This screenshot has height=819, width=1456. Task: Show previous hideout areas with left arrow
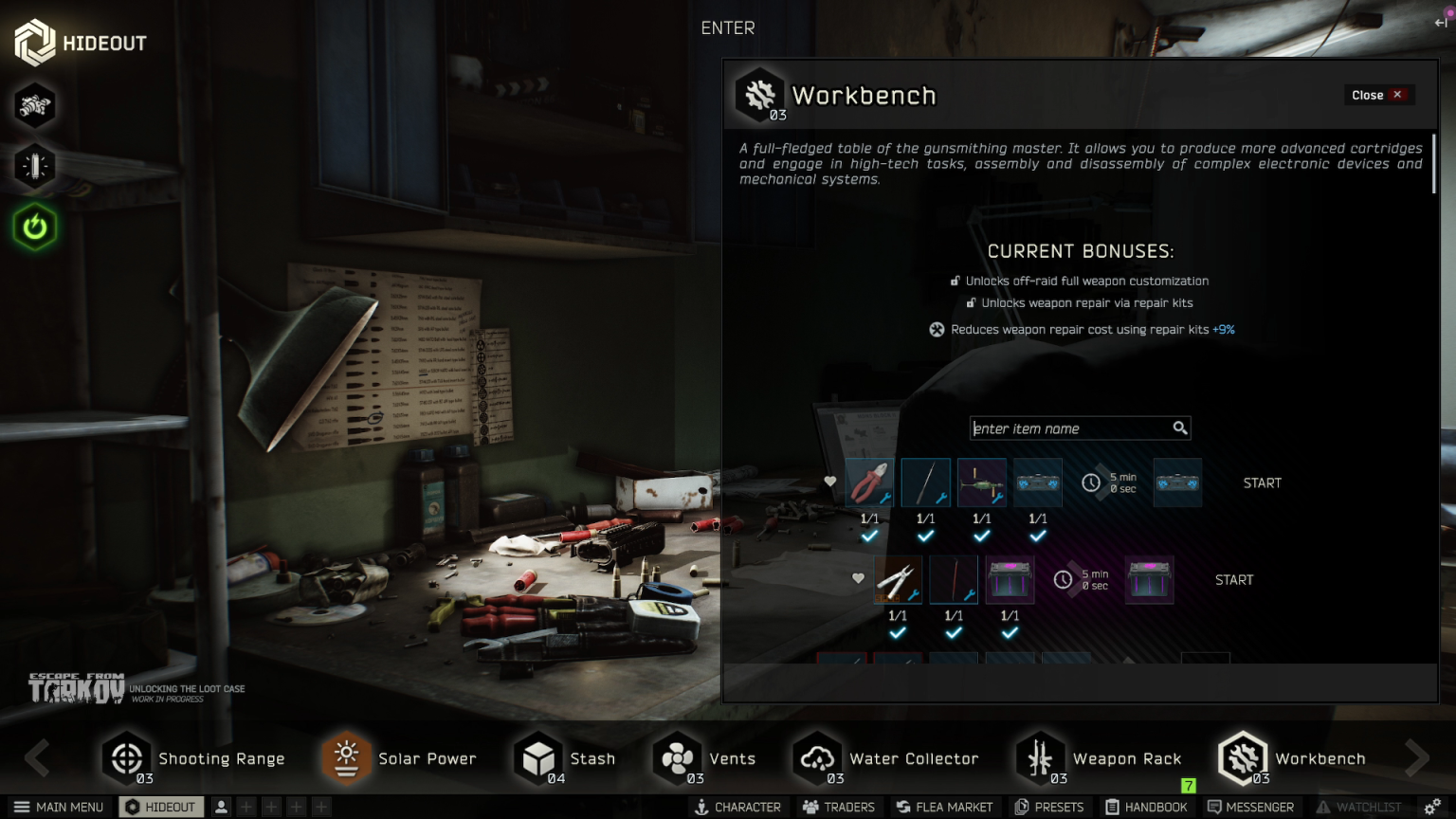click(37, 757)
